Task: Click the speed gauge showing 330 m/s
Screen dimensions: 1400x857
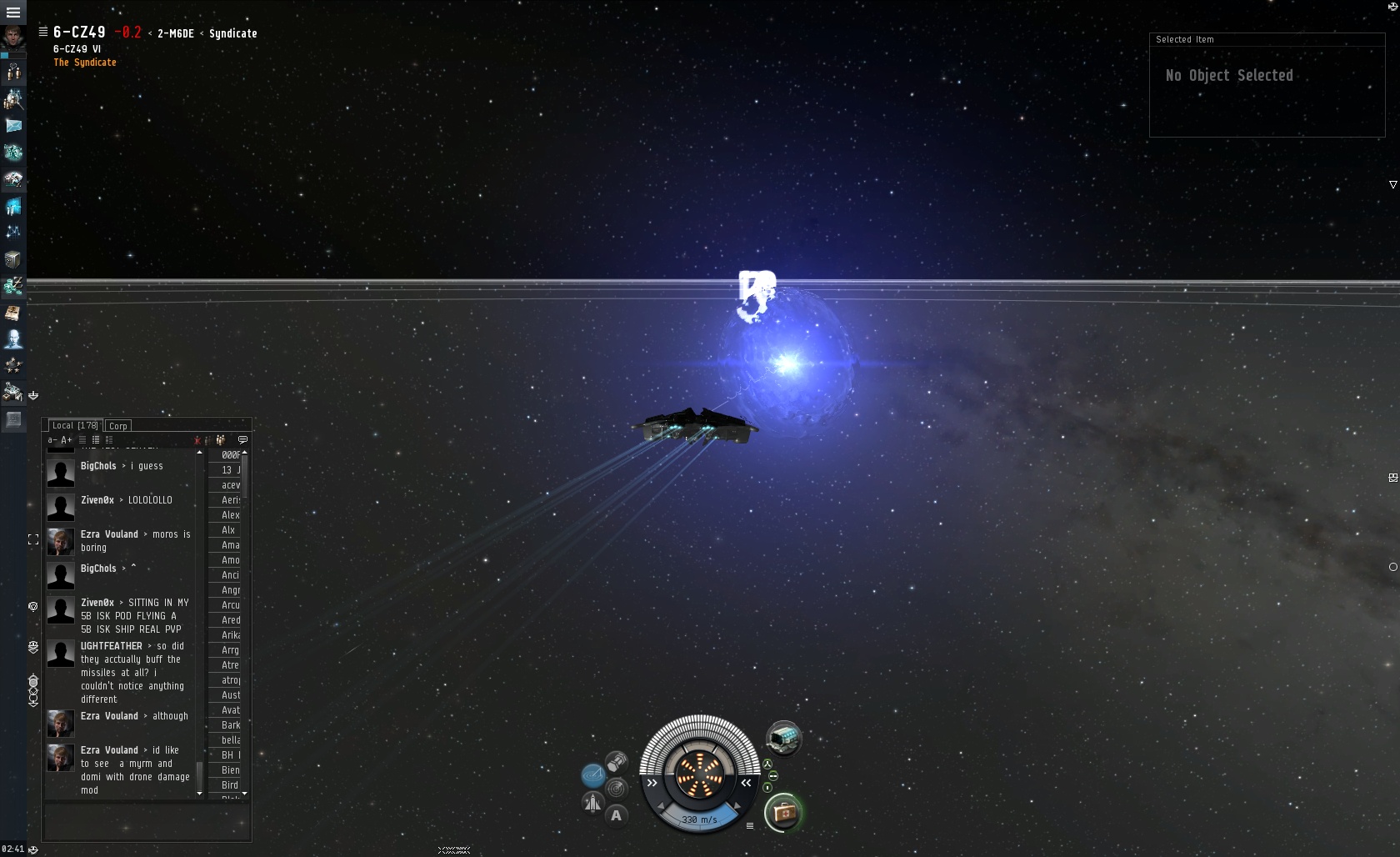Action: (x=699, y=819)
